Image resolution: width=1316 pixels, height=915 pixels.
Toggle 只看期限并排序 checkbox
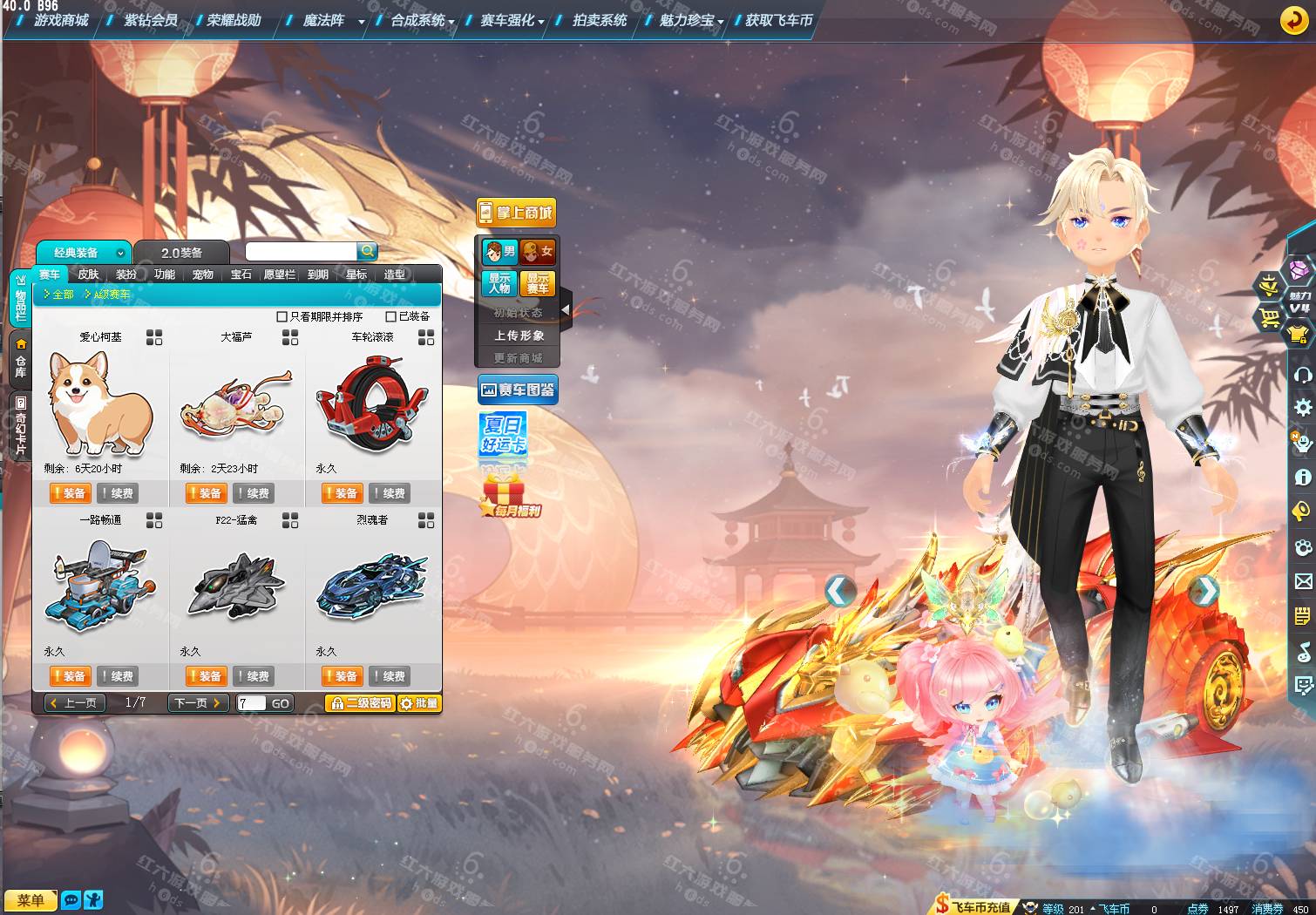pyautogui.click(x=282, y=317)
